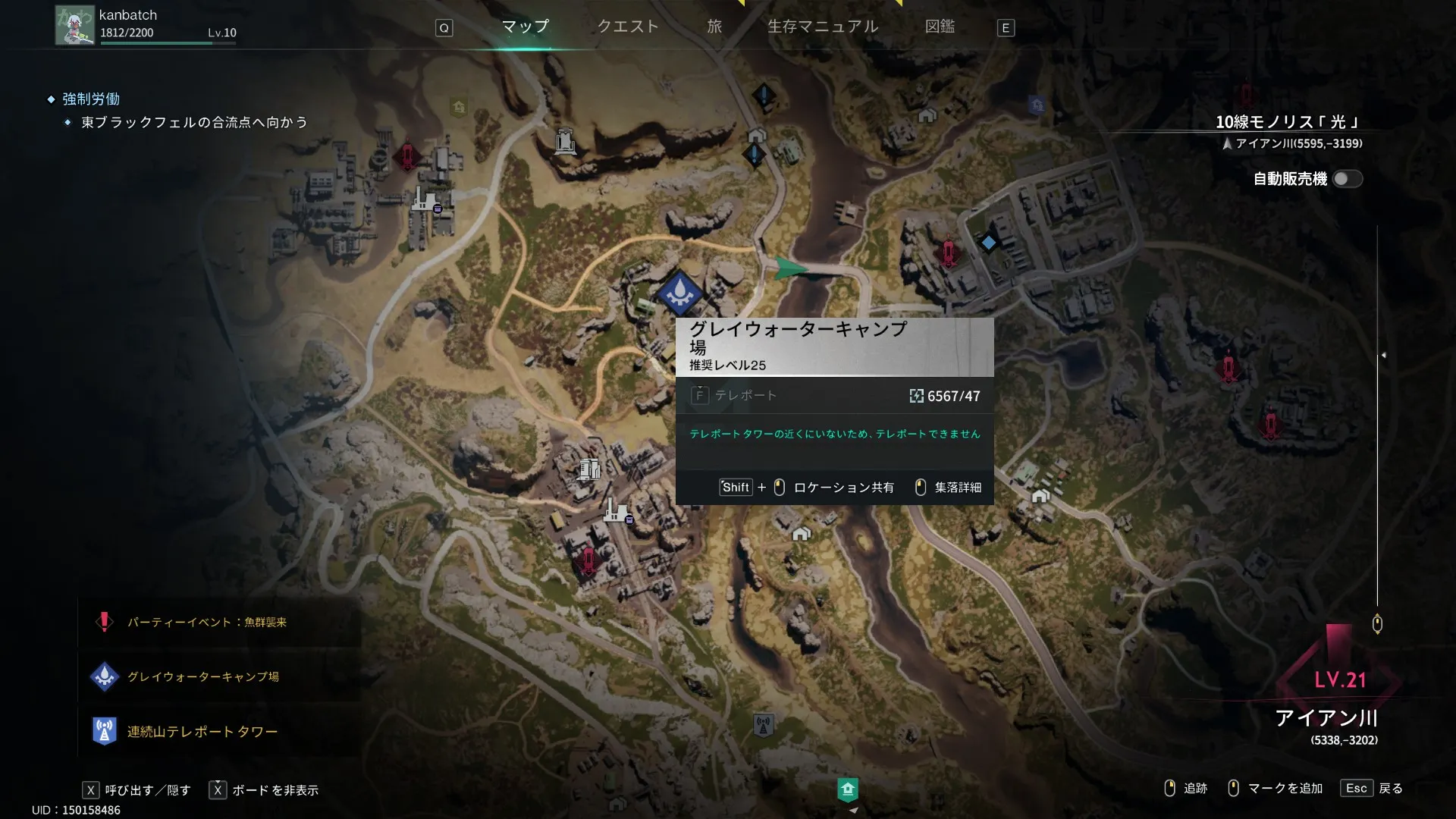Click the home marker at the map's bottom edge
This screenshot has width=1456, height=819.
click(x=848, y=789)
